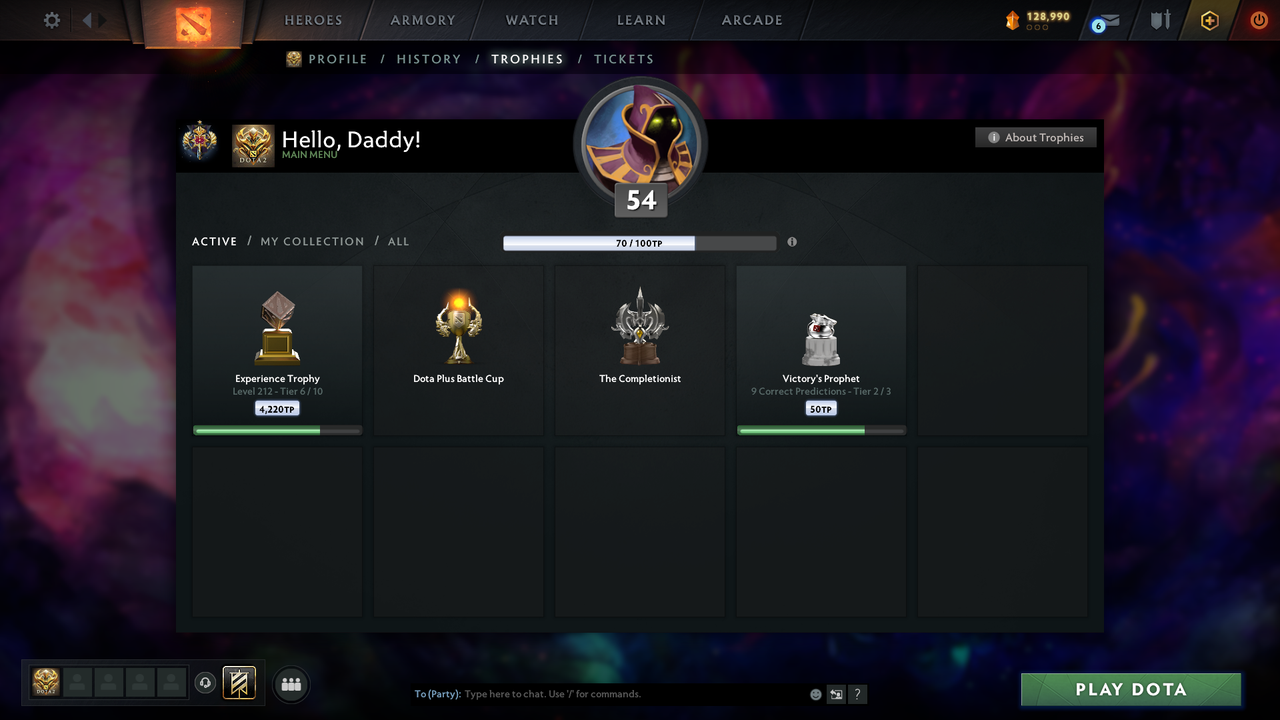Check the 6 unread mail notifications
This screenshot has height=720, width=1280.
pyautogui.click(x=1103, y=19)
